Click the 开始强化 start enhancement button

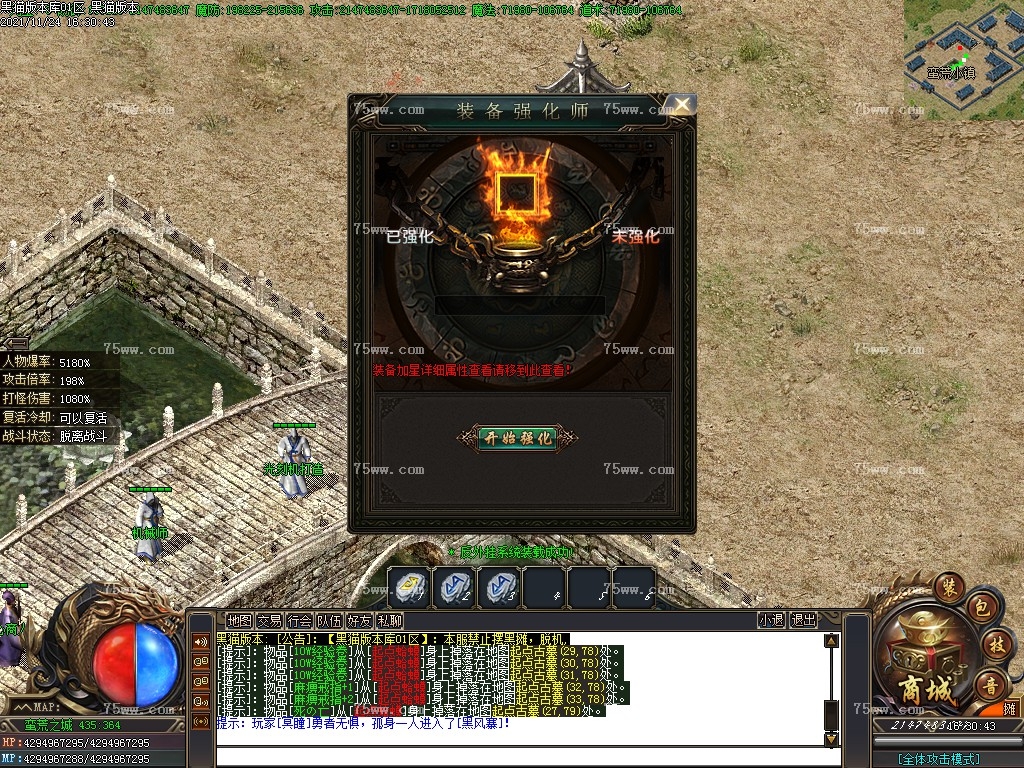pyautogui.click(x=517, y=438)
